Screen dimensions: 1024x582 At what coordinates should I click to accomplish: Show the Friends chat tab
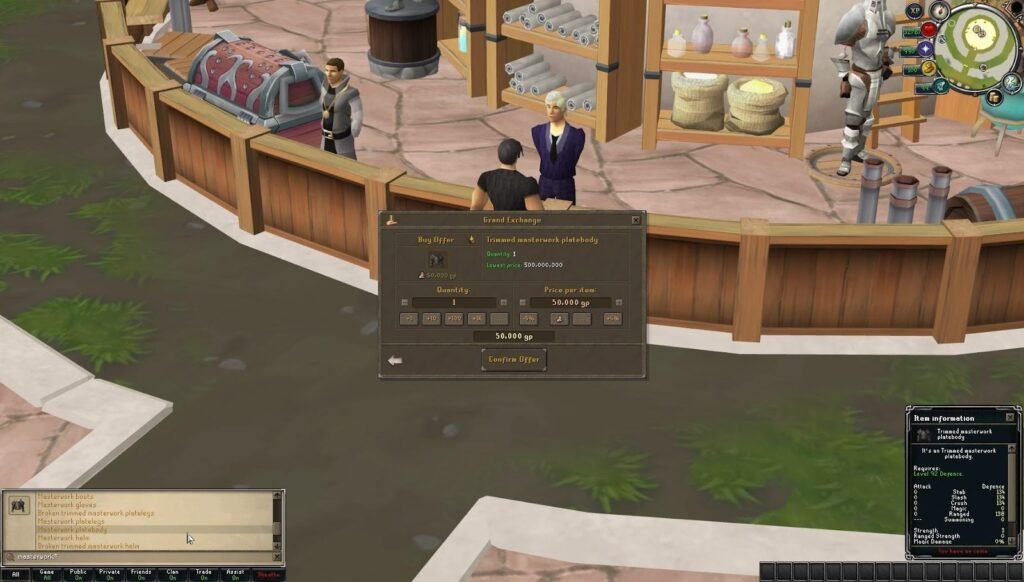coord(141,575)
